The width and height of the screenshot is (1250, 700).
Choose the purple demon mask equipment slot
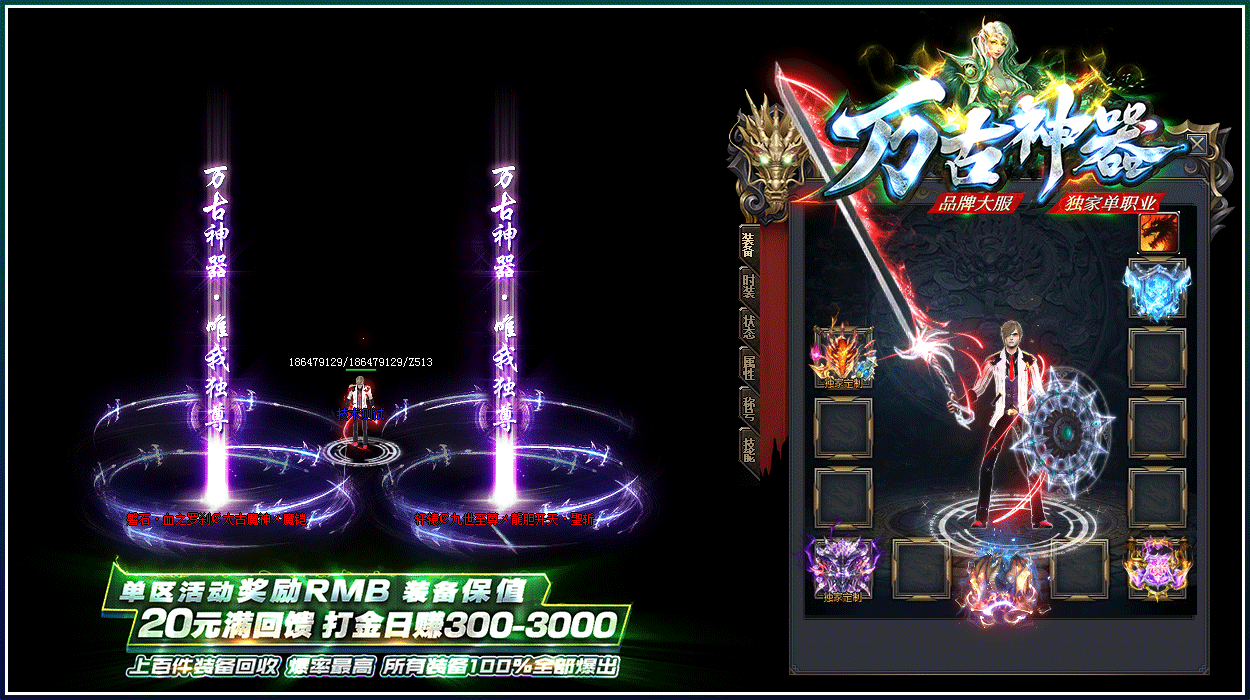coord(843,568)
